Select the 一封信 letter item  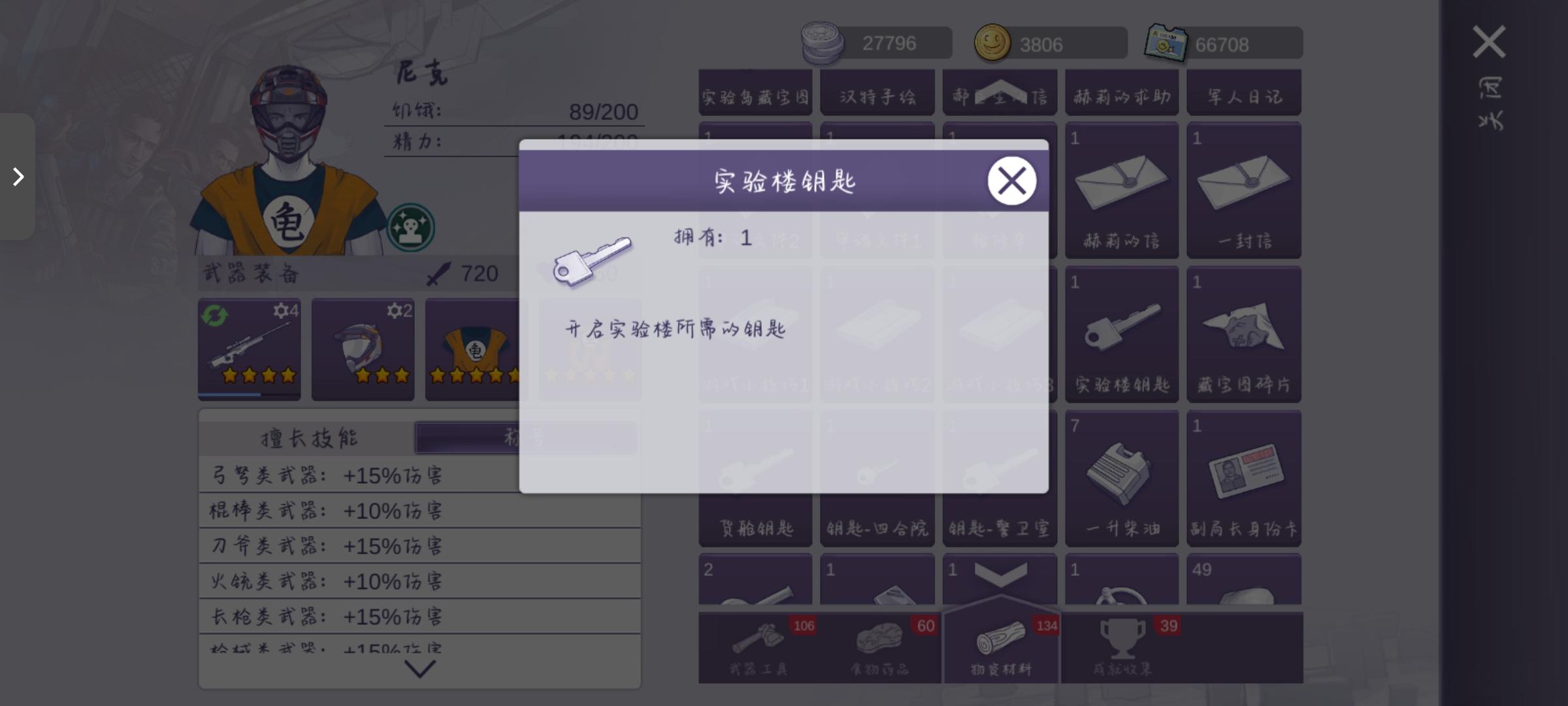(x=1243, y=190)
